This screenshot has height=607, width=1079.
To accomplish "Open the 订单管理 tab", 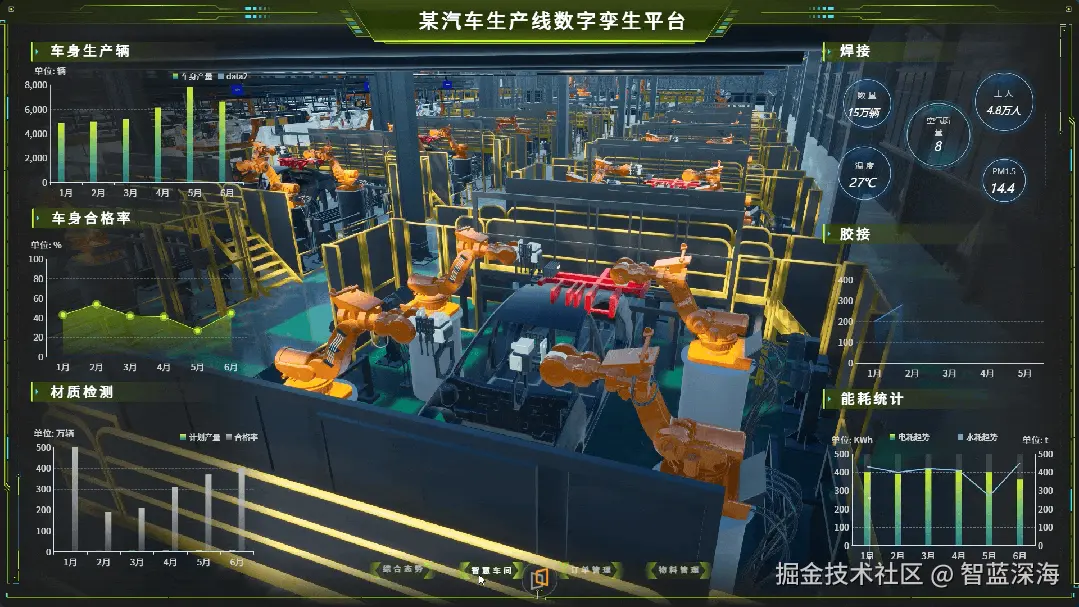I will click(x=590, y=570).
